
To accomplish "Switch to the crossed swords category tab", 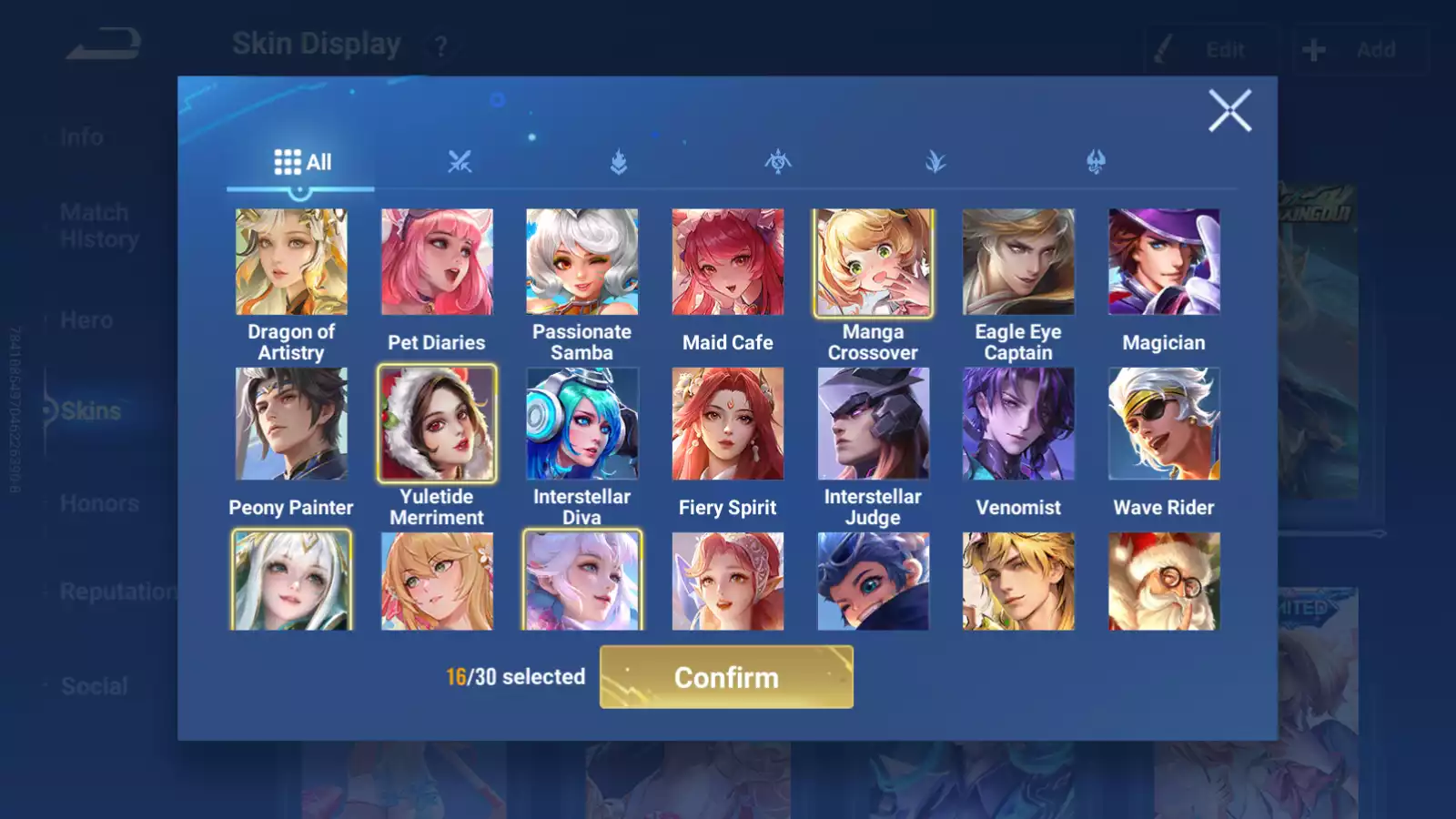I will click(460, 163).
